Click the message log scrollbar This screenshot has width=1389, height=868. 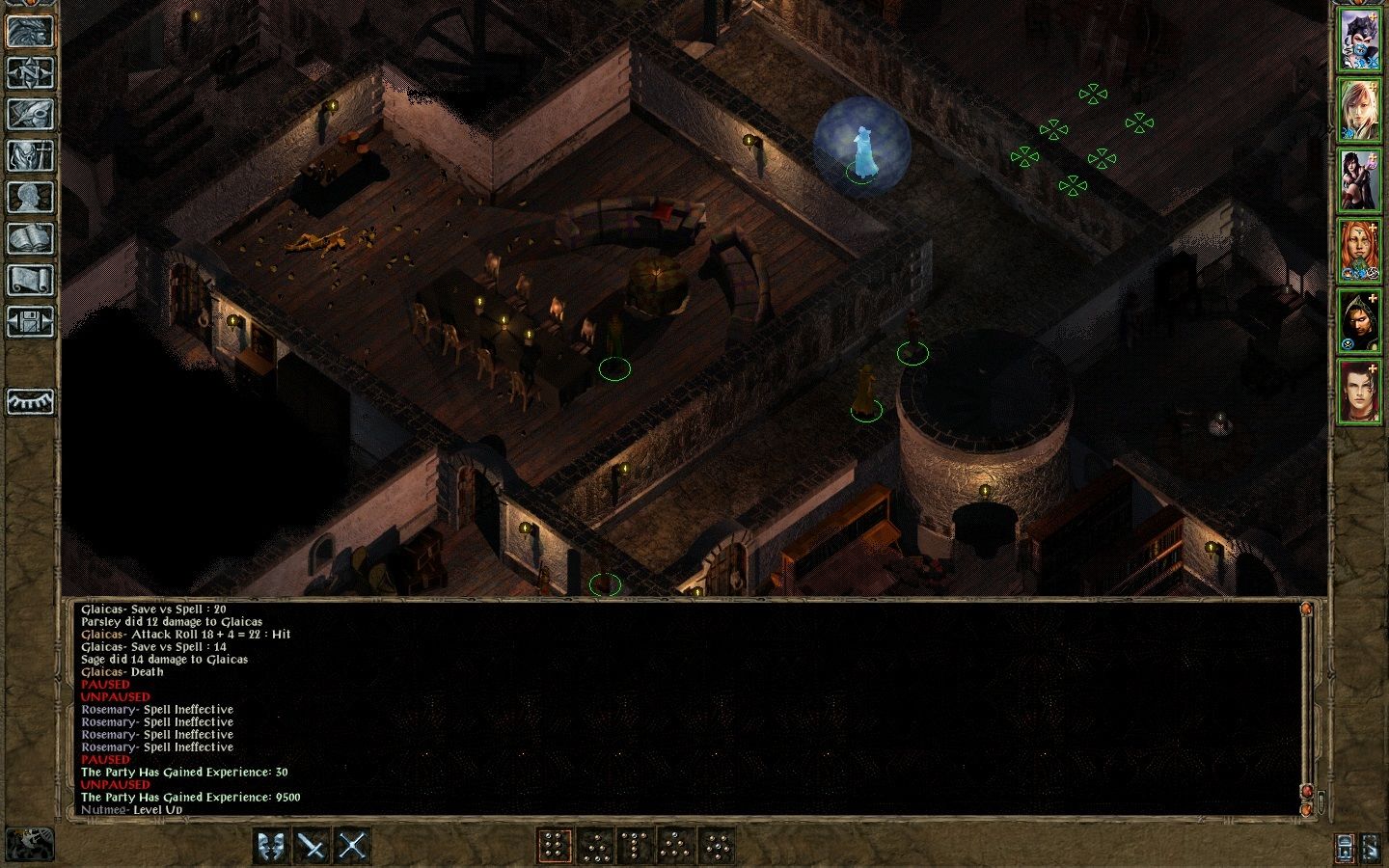pyautogui.click(x=1306, y=704)
